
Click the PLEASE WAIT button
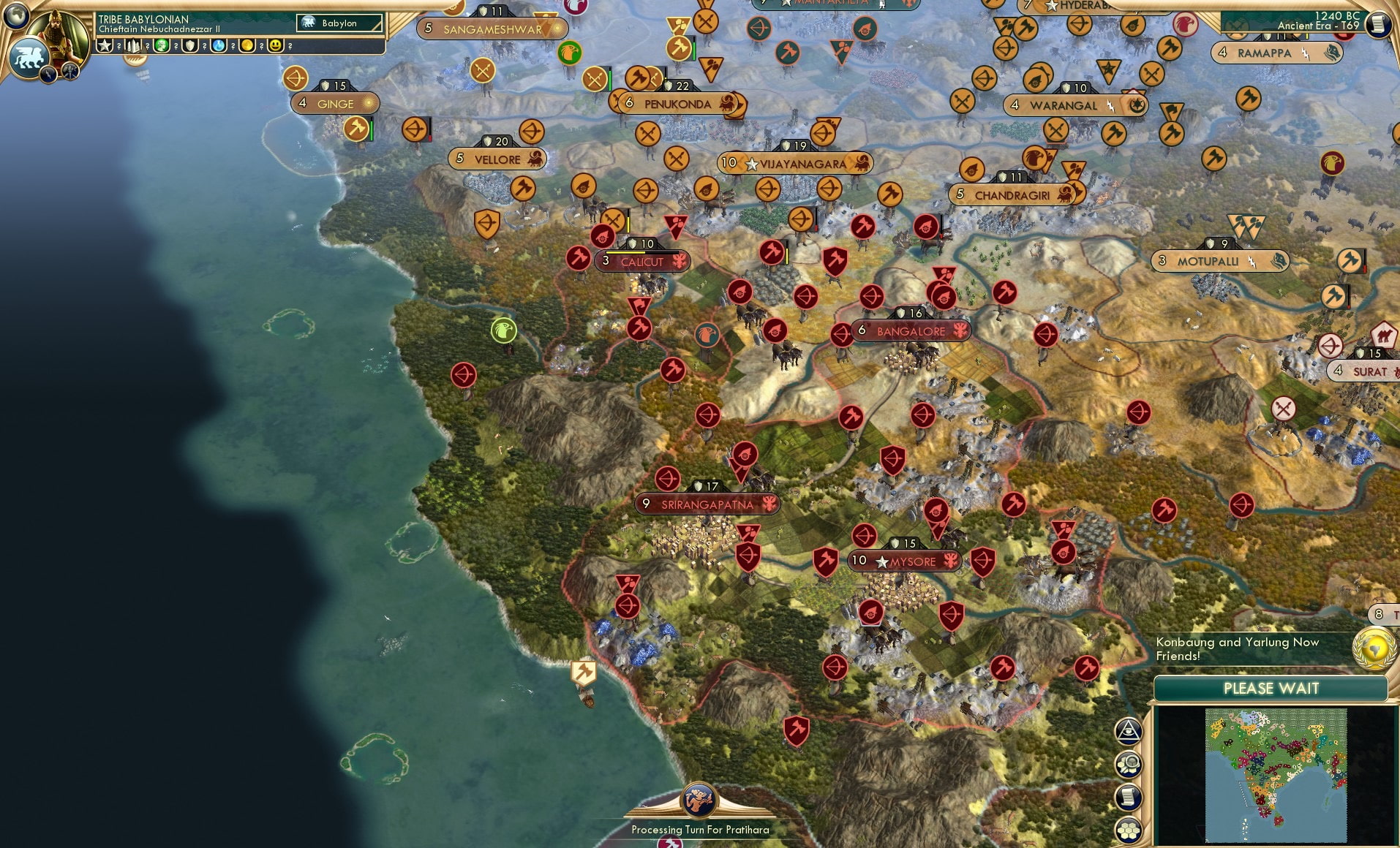point(1271,689)
